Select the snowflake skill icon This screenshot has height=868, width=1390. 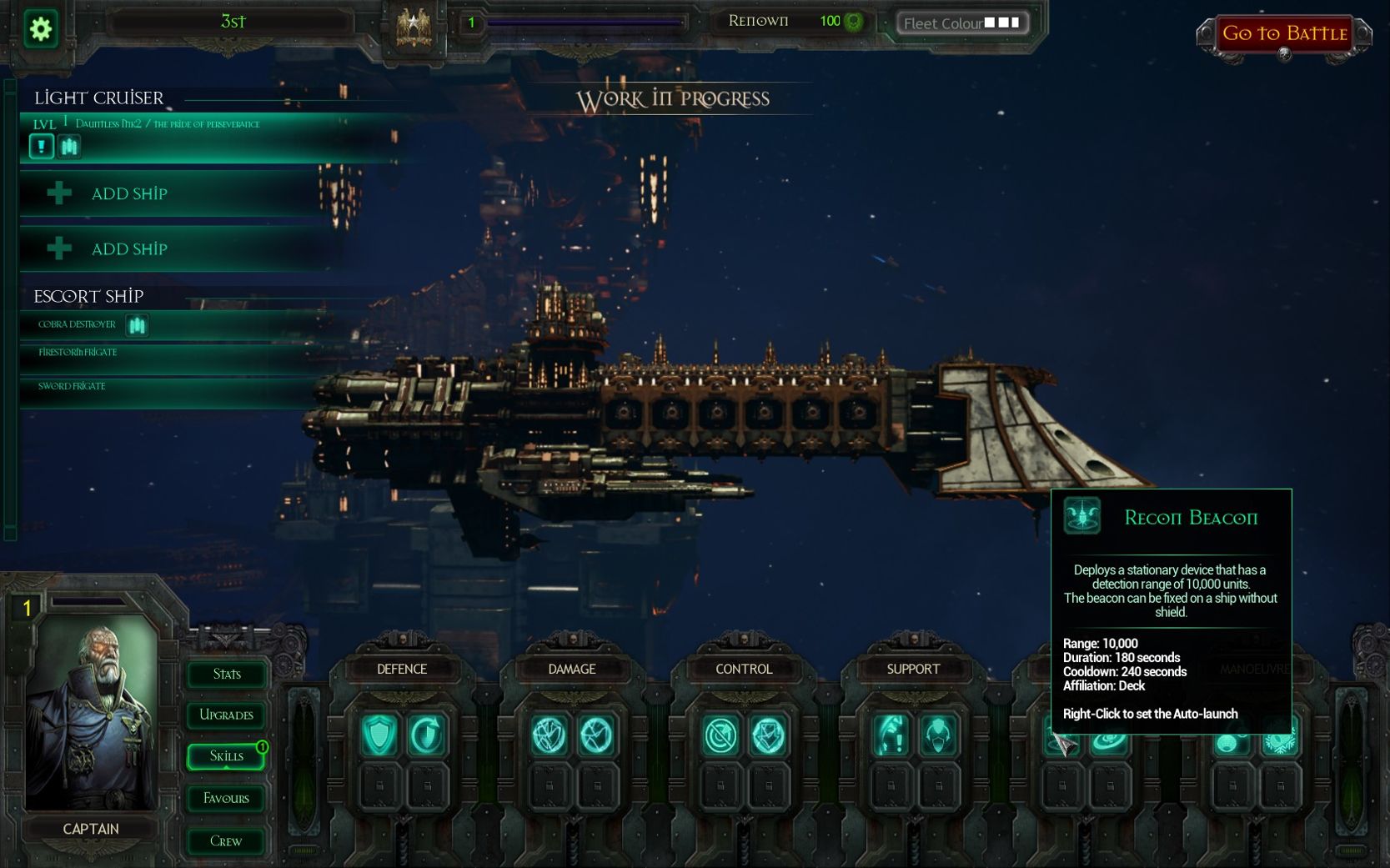(1279, 742)
